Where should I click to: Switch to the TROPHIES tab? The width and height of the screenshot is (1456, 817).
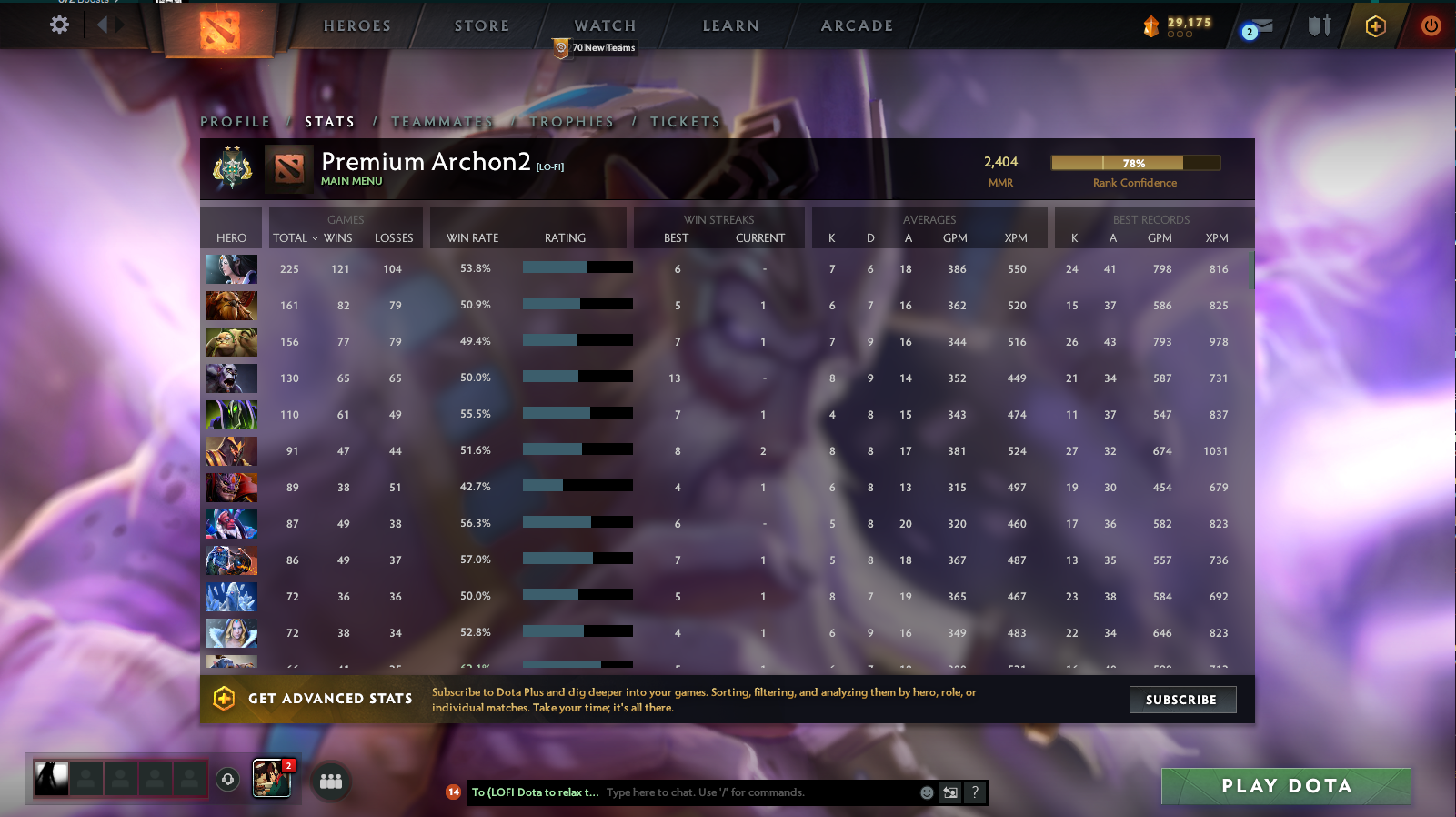point(571,121)
